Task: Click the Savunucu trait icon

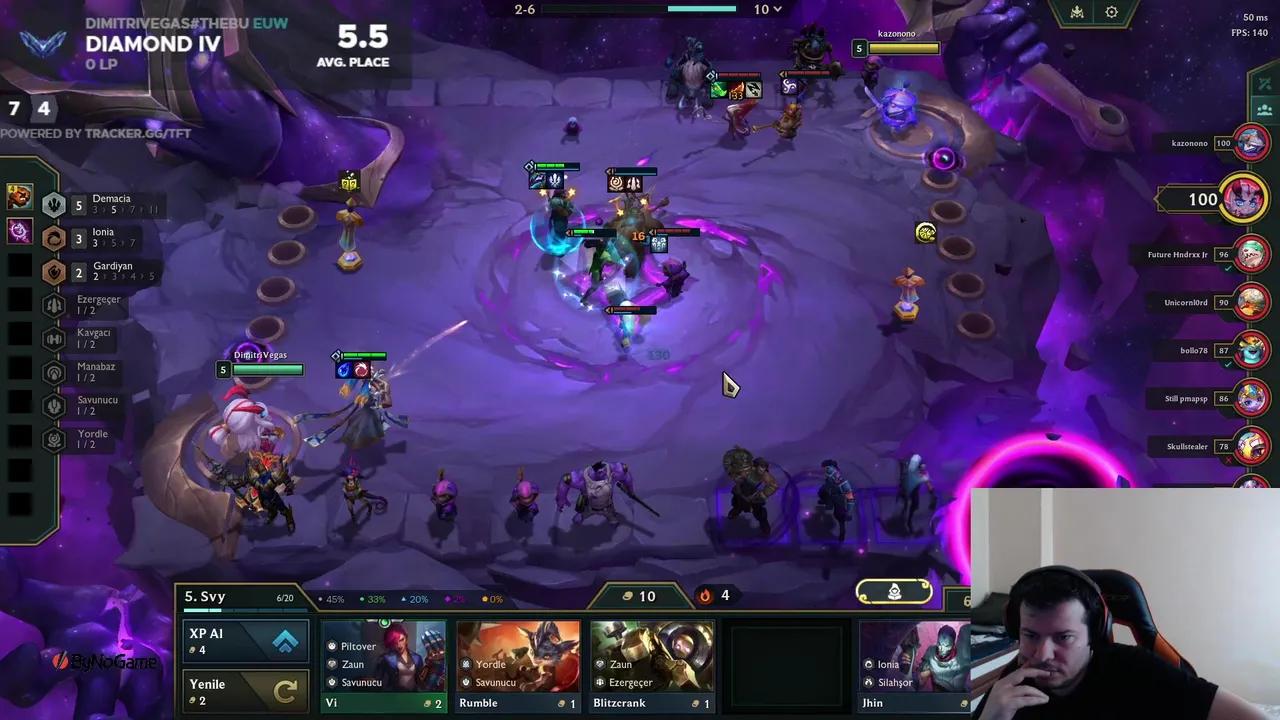Action: (x=54, y=405)
